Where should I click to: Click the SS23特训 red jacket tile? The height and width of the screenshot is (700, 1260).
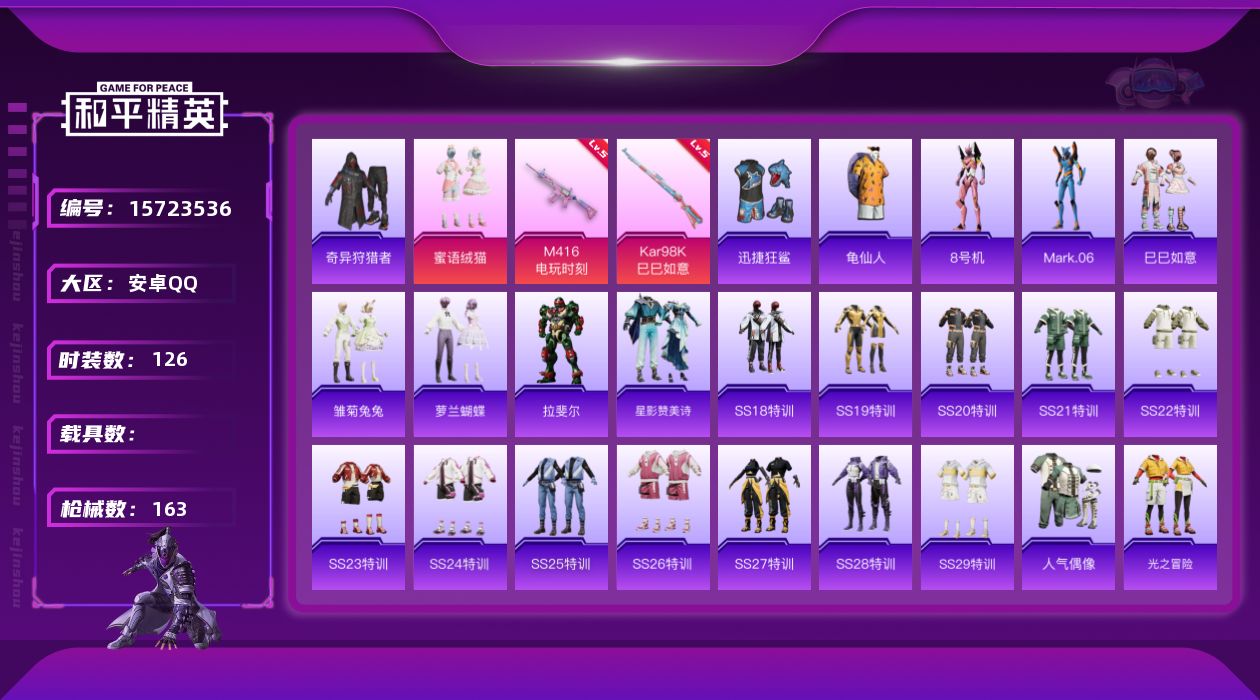[358, 517]
